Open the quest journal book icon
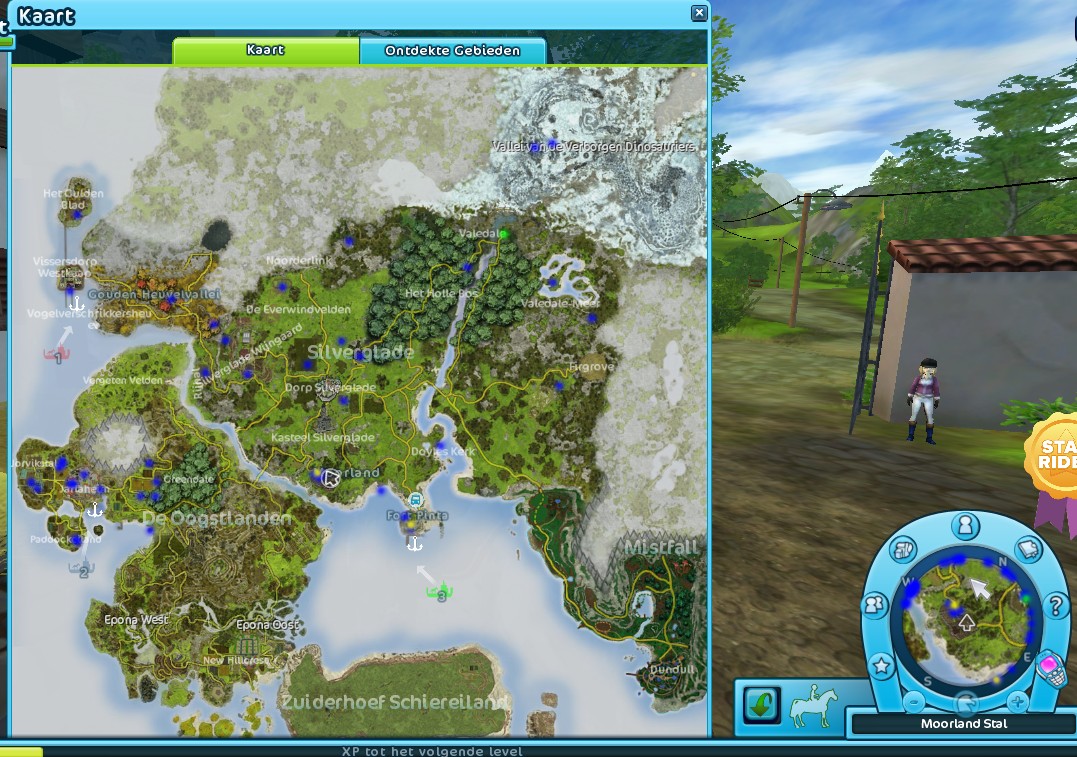Viewport: 1077px width, 757px height. [1028, 550]
